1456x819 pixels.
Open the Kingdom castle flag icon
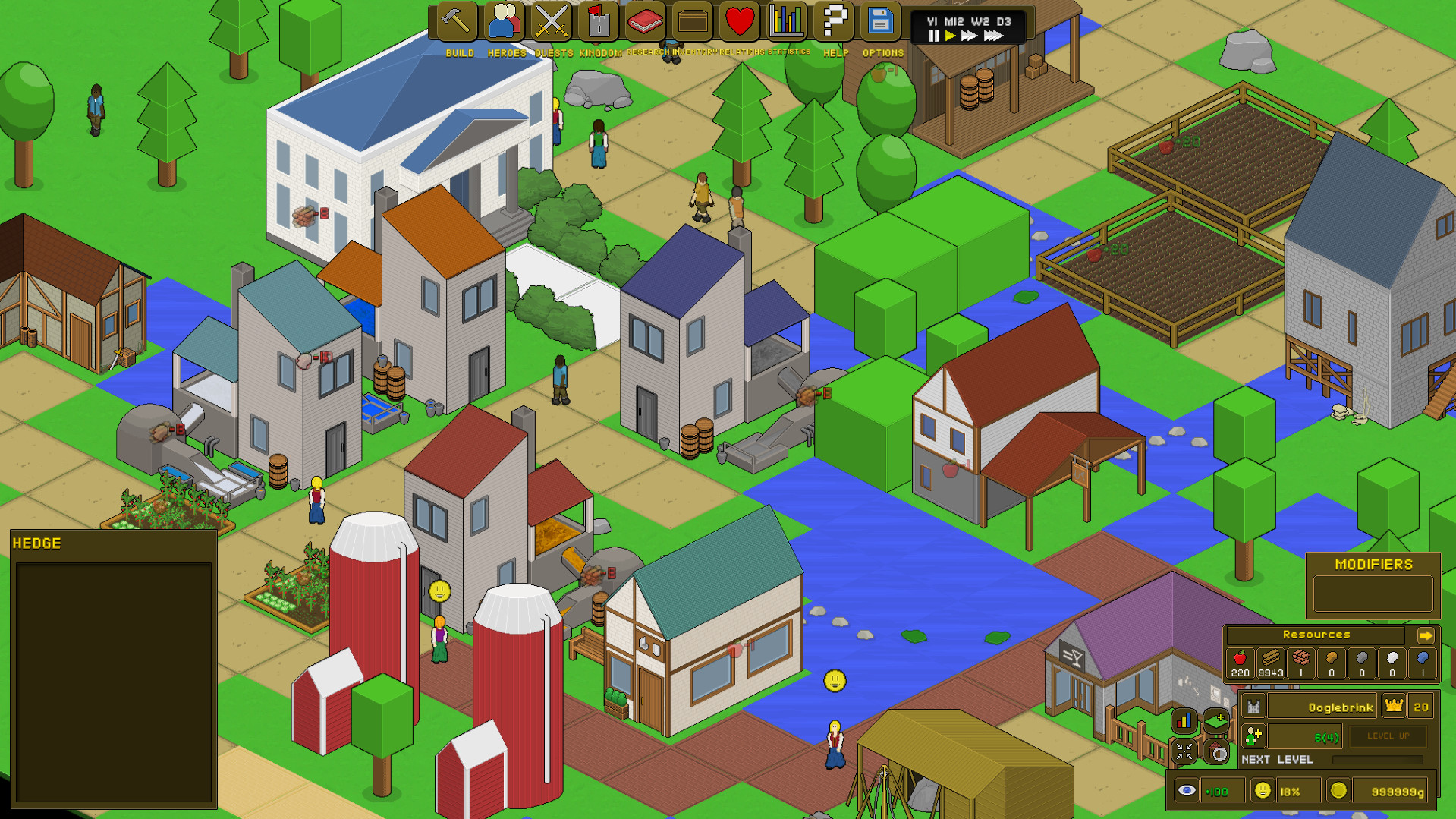pyautogui.click(x=598, y=22)
